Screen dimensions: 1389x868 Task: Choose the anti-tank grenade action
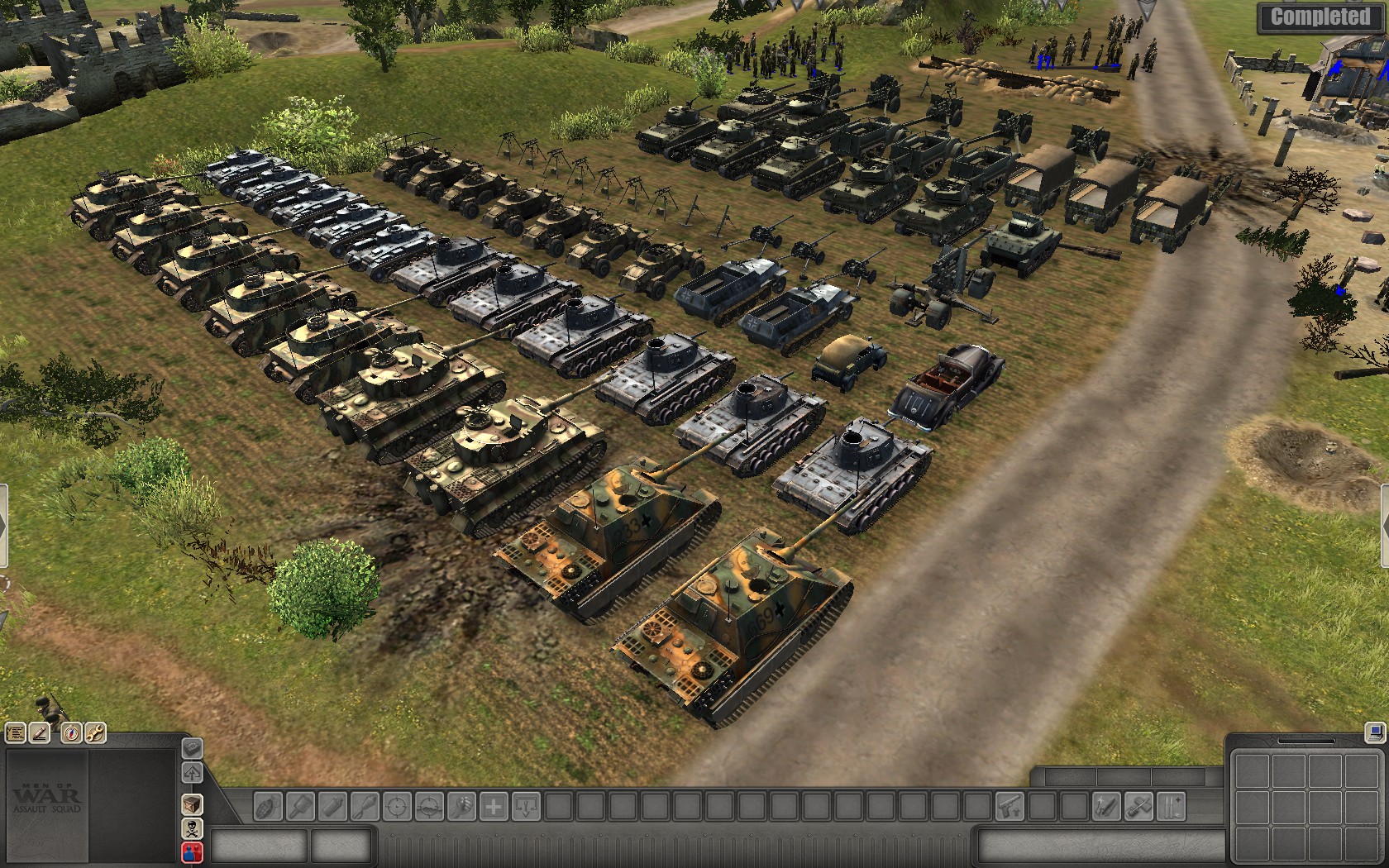(365, 806)
